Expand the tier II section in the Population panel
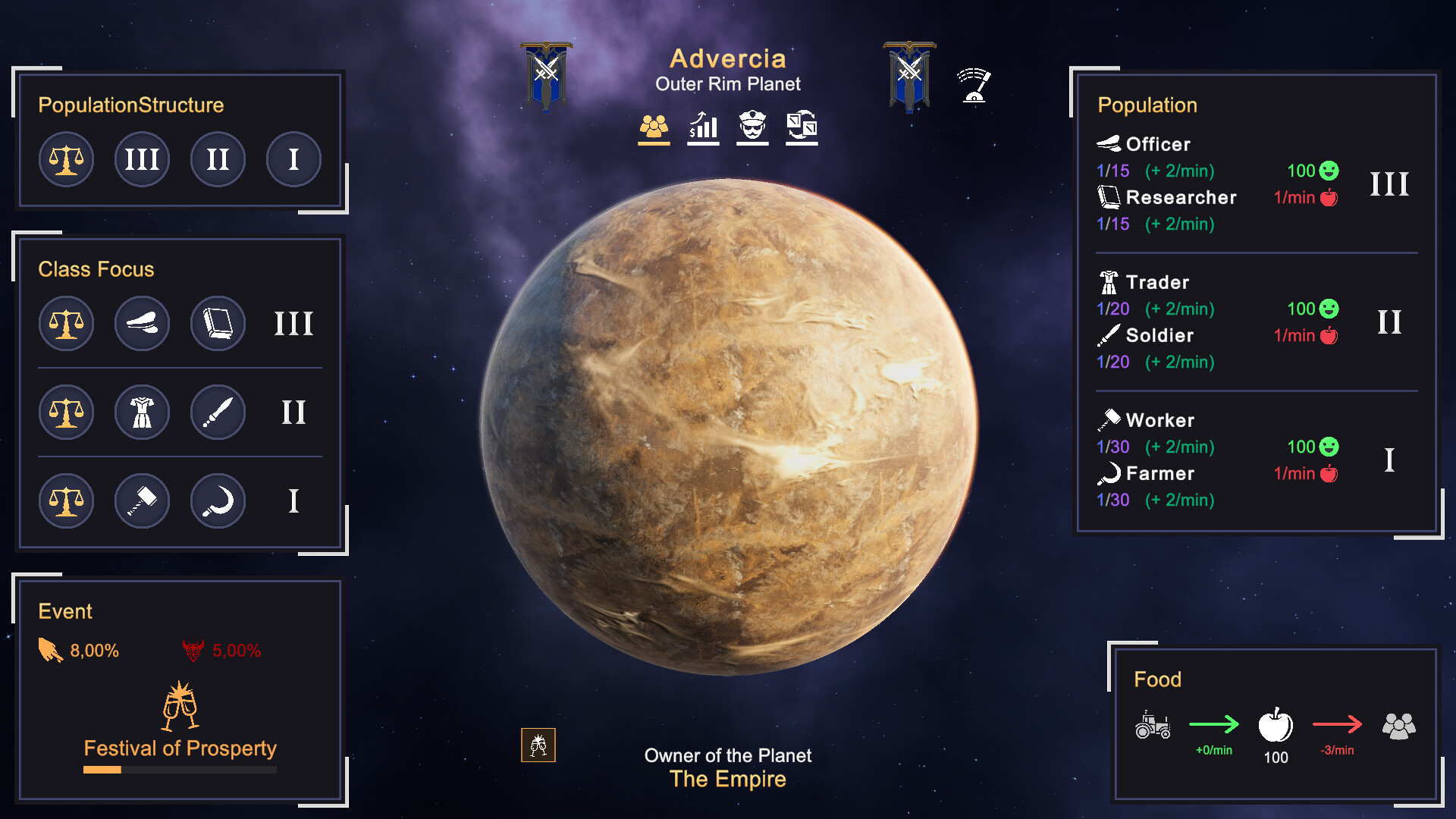 coord(1390,322)
